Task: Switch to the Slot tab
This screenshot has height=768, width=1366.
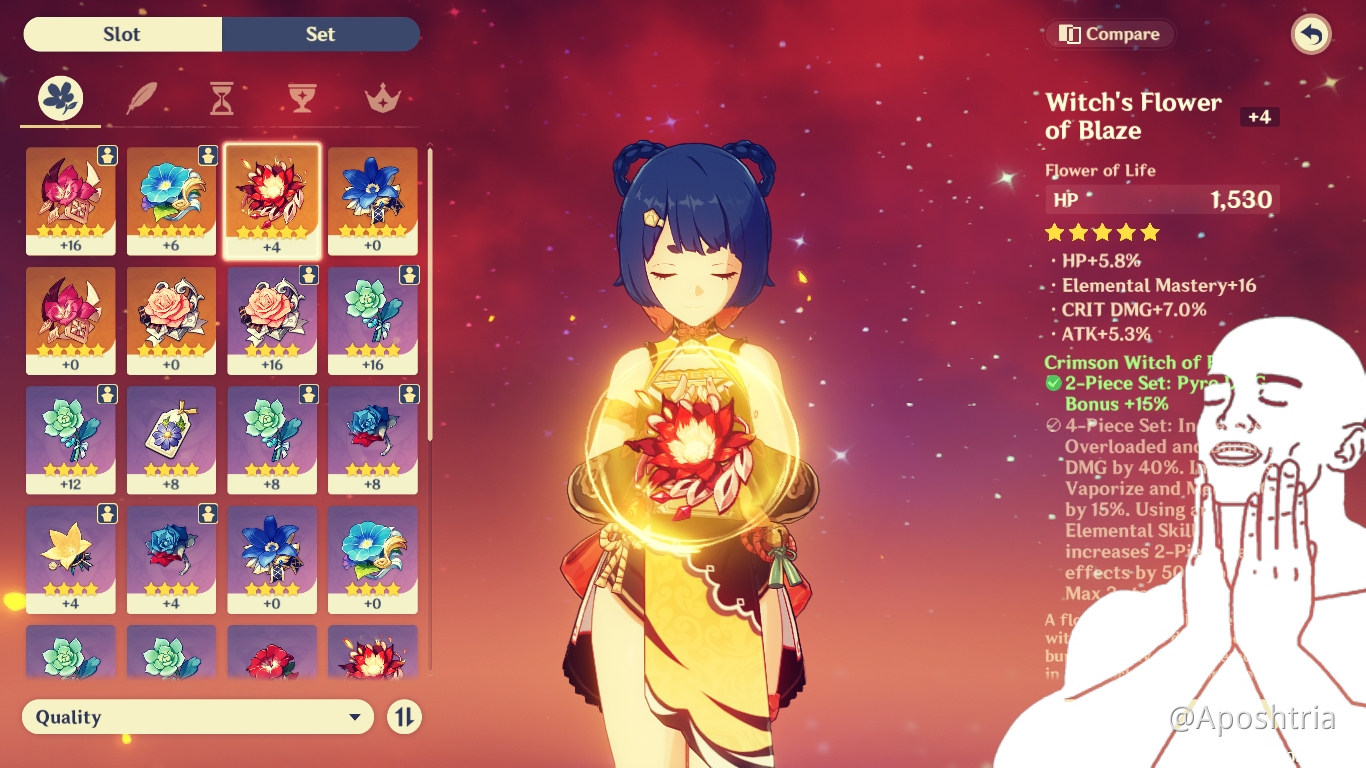Action: coord(121,33)
